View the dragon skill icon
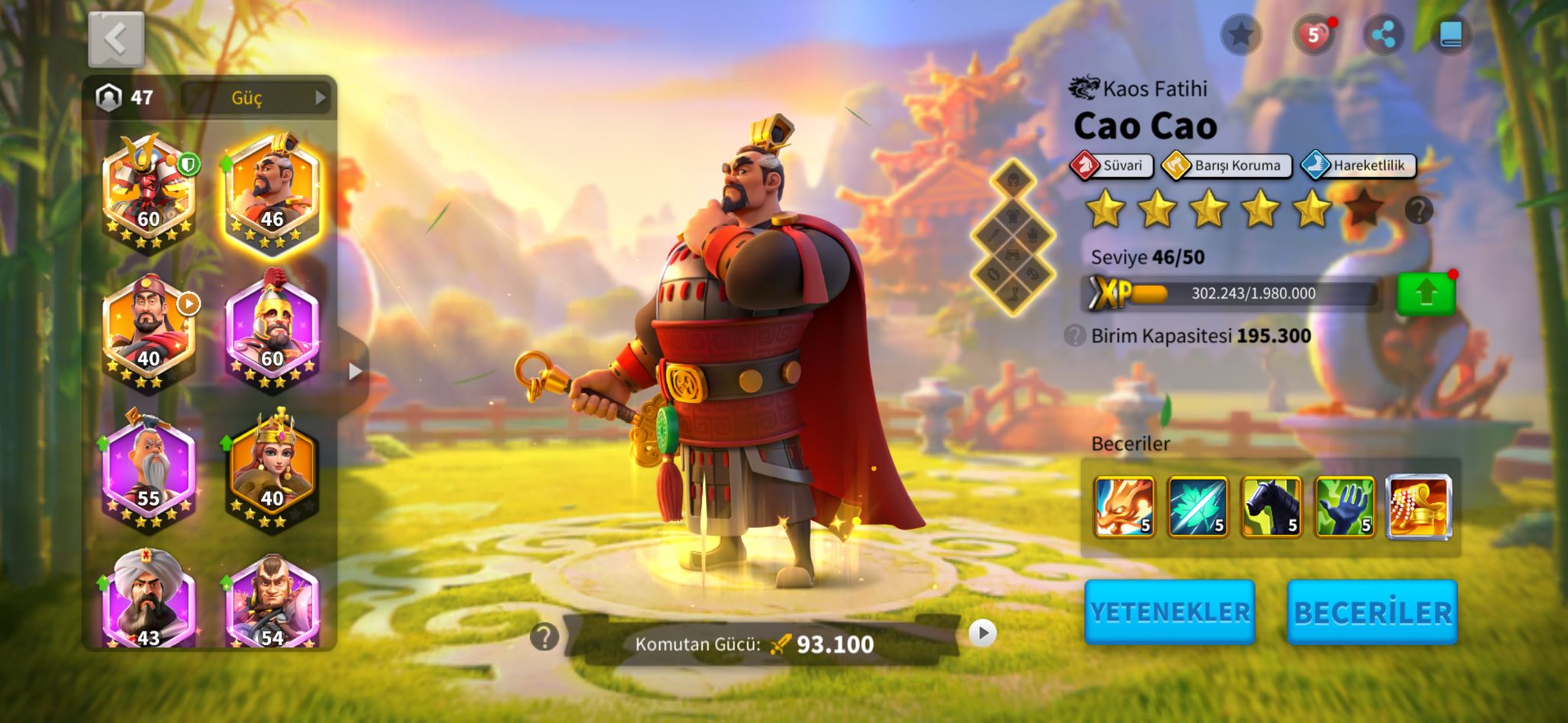The width and height of the screenshot is (1568, 723). click(x=1124, y=506)
